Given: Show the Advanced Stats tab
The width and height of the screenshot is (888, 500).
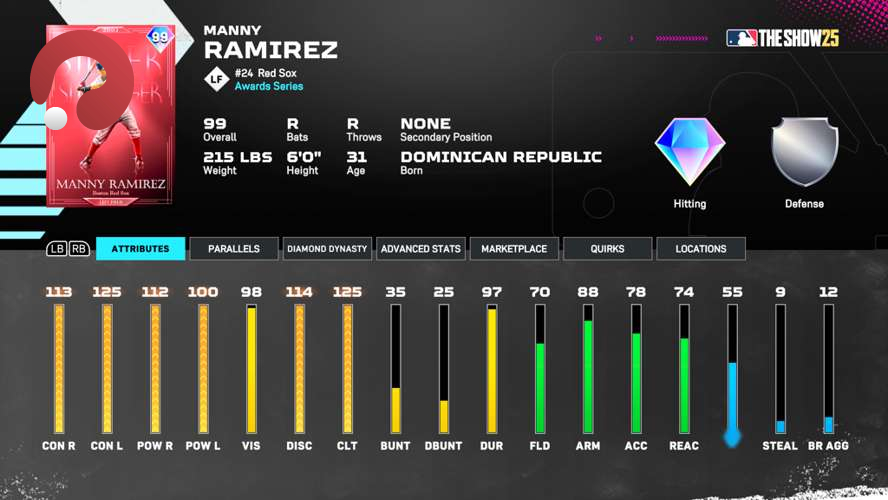Looking at the screenshot, I should 421,249.
